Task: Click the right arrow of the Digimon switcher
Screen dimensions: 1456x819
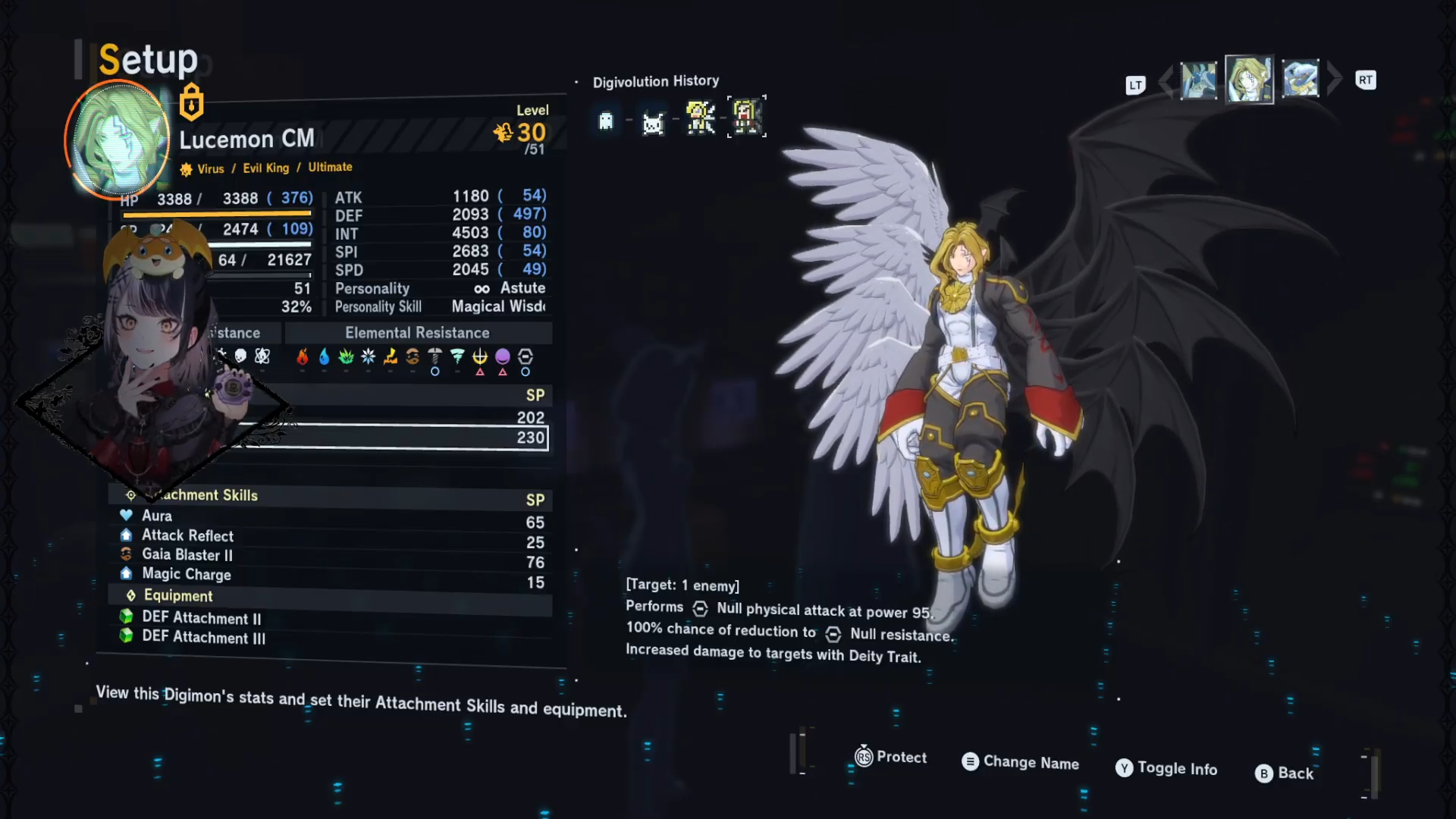Action: tap(1335, 79)
